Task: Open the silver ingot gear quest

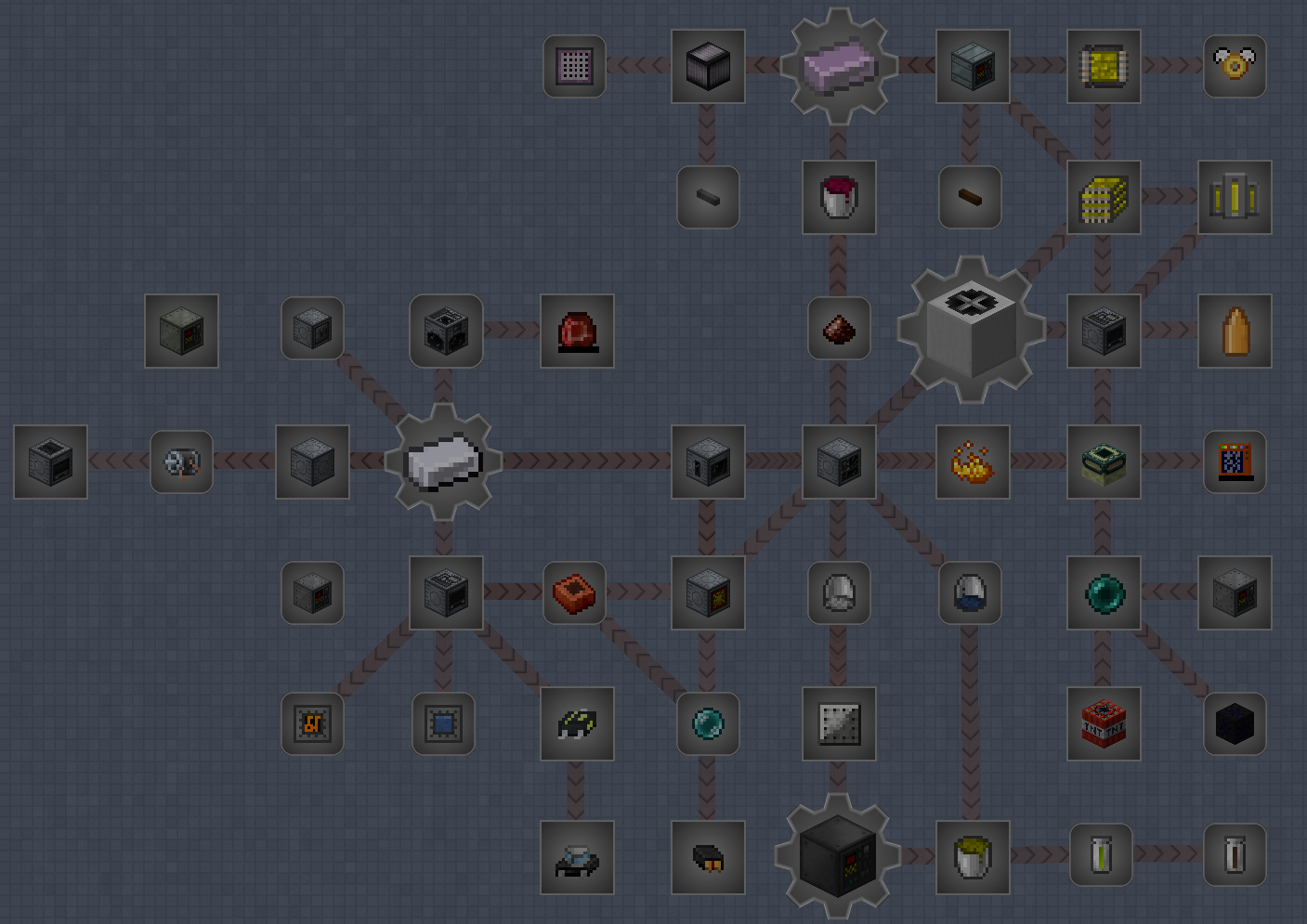Action: [444, 462]
